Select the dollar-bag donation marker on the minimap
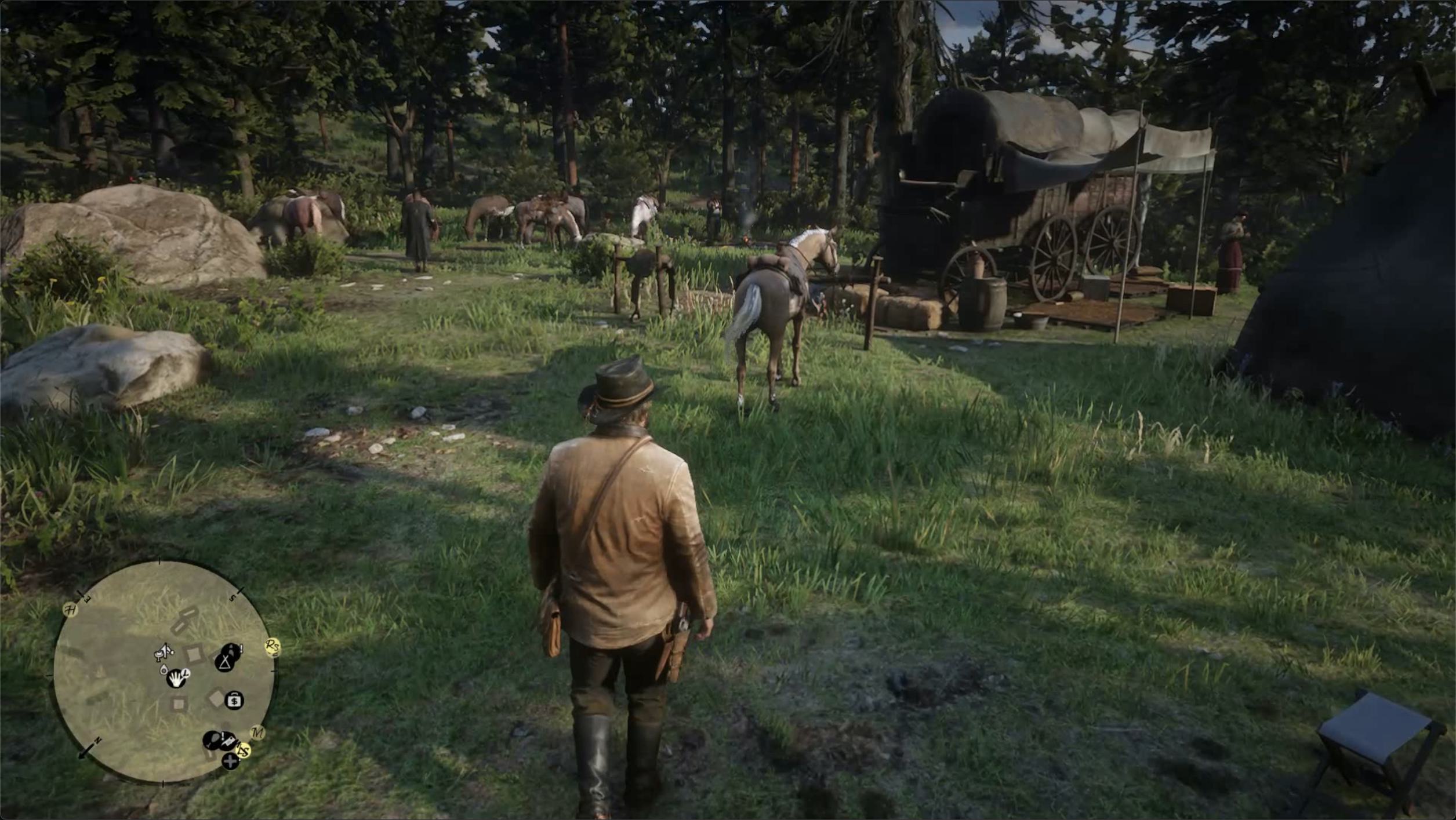Viewport: 1456px width, 820px height. coord(234,700)
